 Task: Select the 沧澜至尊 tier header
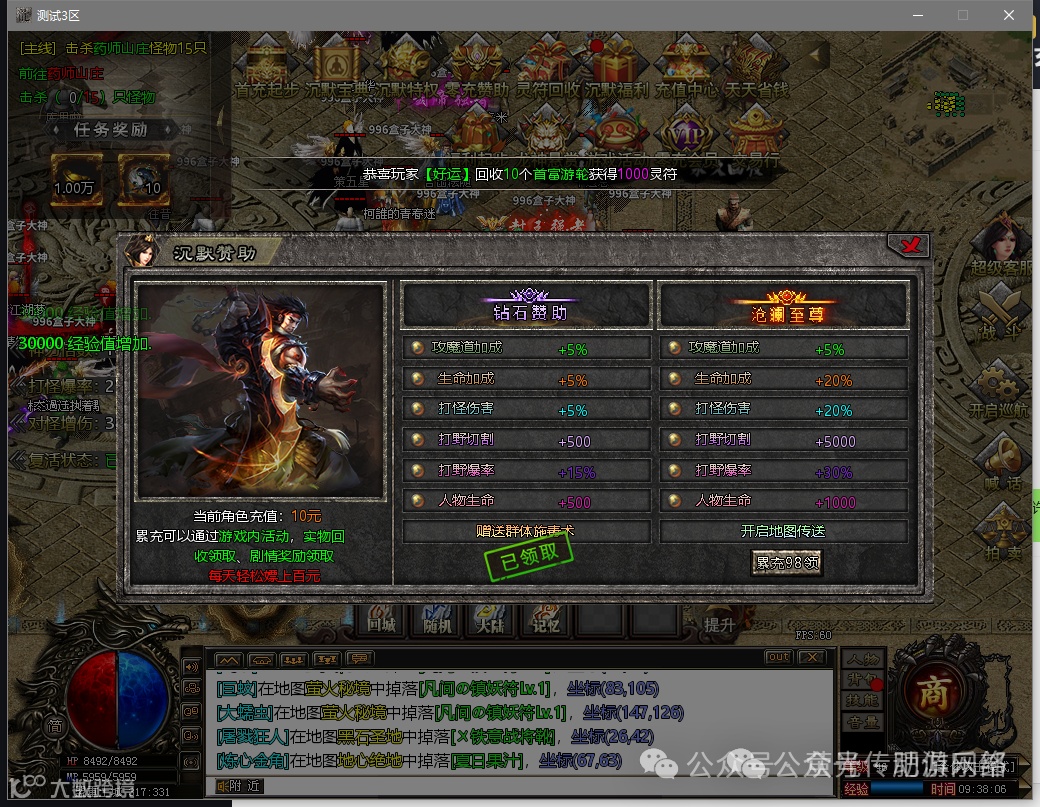coord(785,307)
